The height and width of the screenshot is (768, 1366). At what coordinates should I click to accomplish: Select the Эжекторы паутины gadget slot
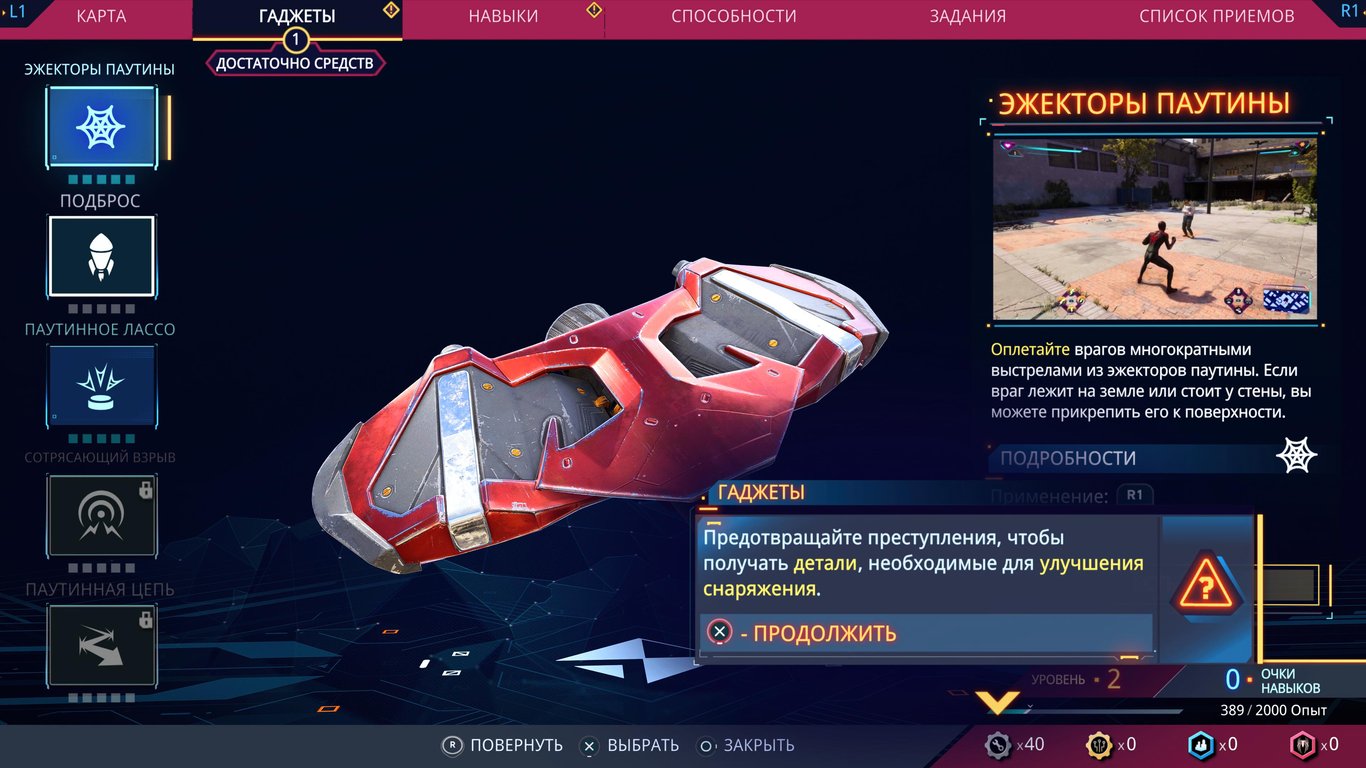(x=101, y=127)
